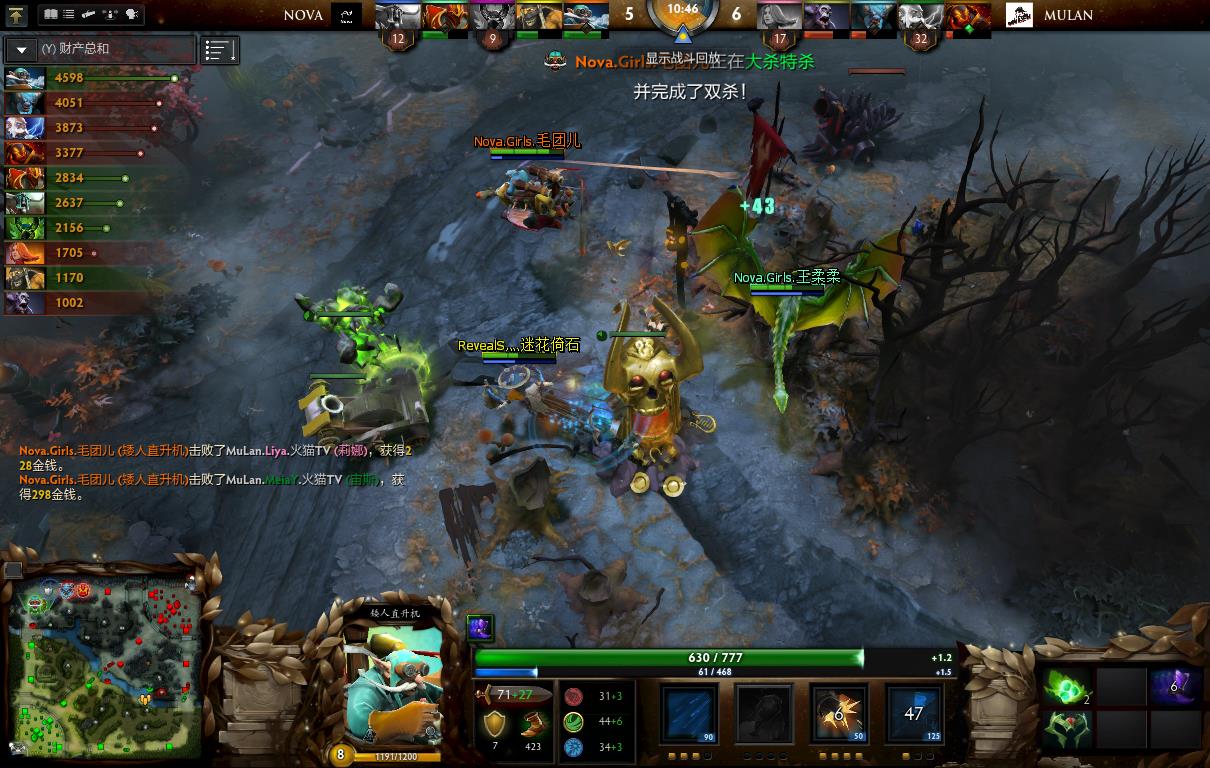The height and width of the screenshot is (768, 1210).
Task: Select the 1002 net worth row
Action: pyautogui.click(x=70, y=302)
